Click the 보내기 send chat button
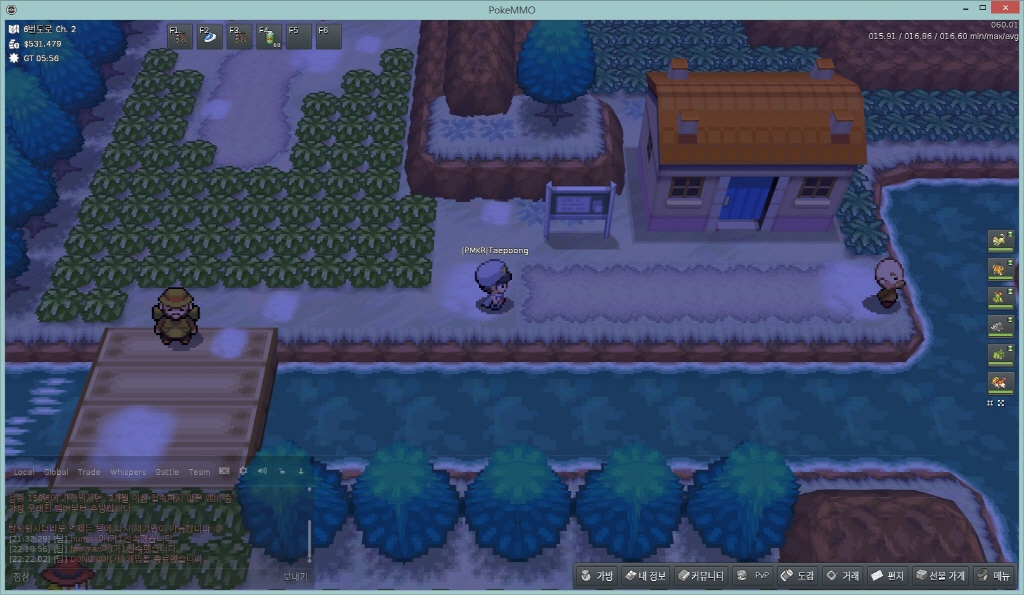The width and height of the screenshot is (1024, 595). pos(294,576)
